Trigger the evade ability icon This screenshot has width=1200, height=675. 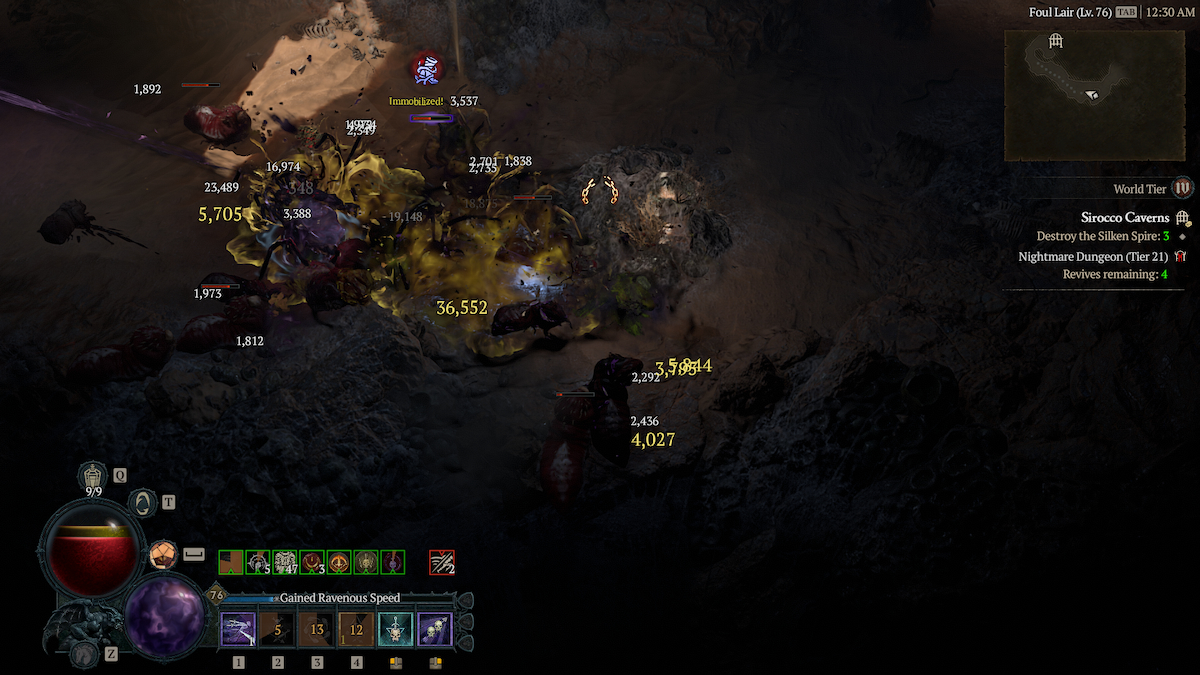click(161, 554)
